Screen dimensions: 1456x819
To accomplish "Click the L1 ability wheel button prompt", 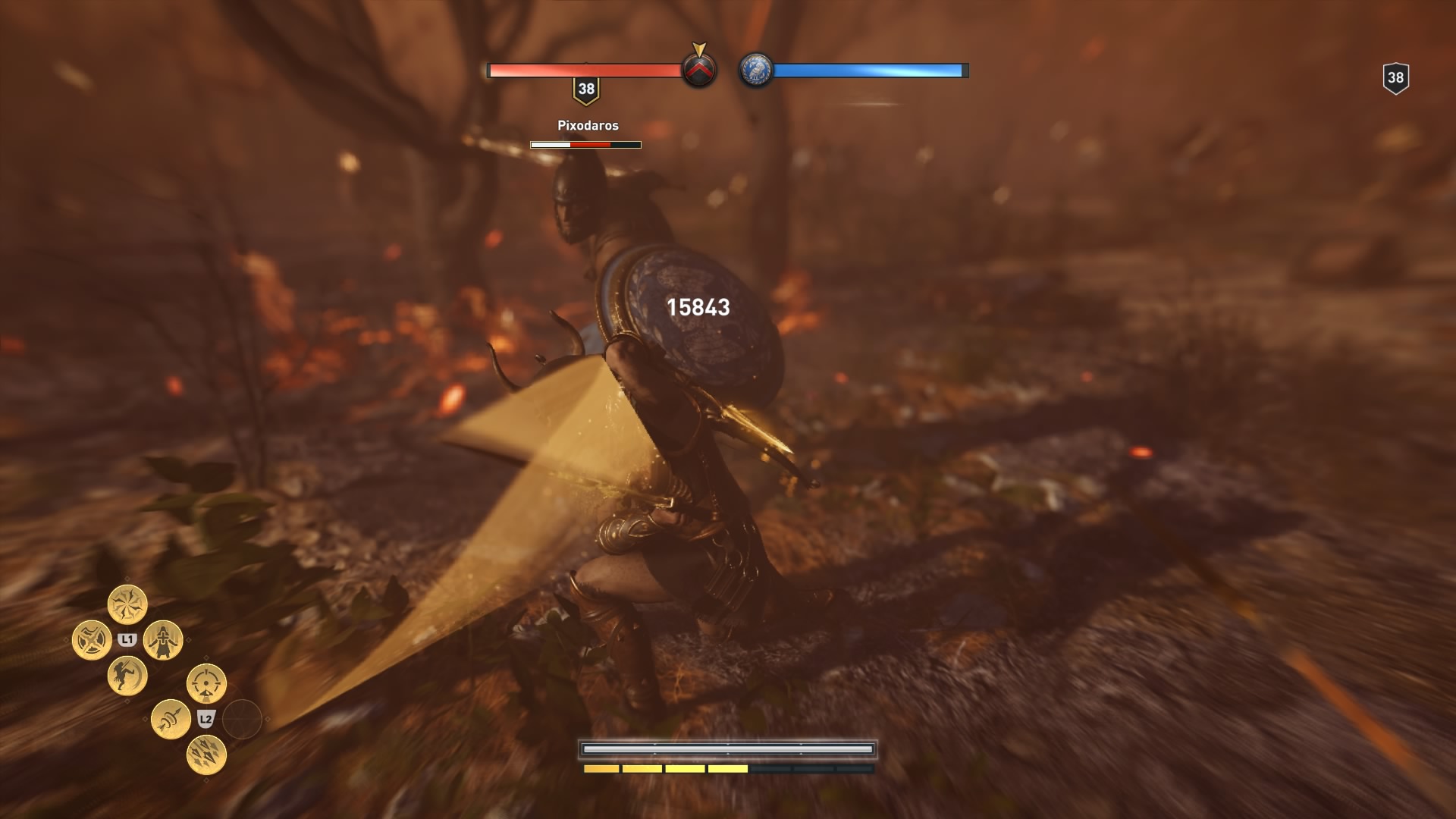I will (x=127, y=639).
